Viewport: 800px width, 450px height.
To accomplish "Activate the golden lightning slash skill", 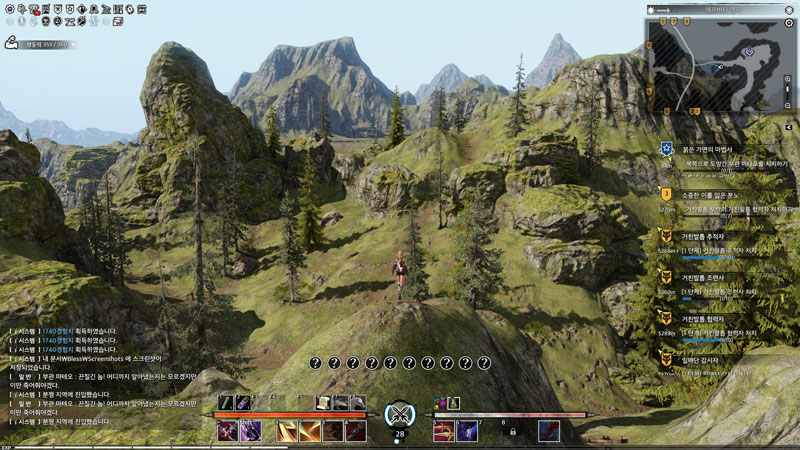I will coord(286,431).
